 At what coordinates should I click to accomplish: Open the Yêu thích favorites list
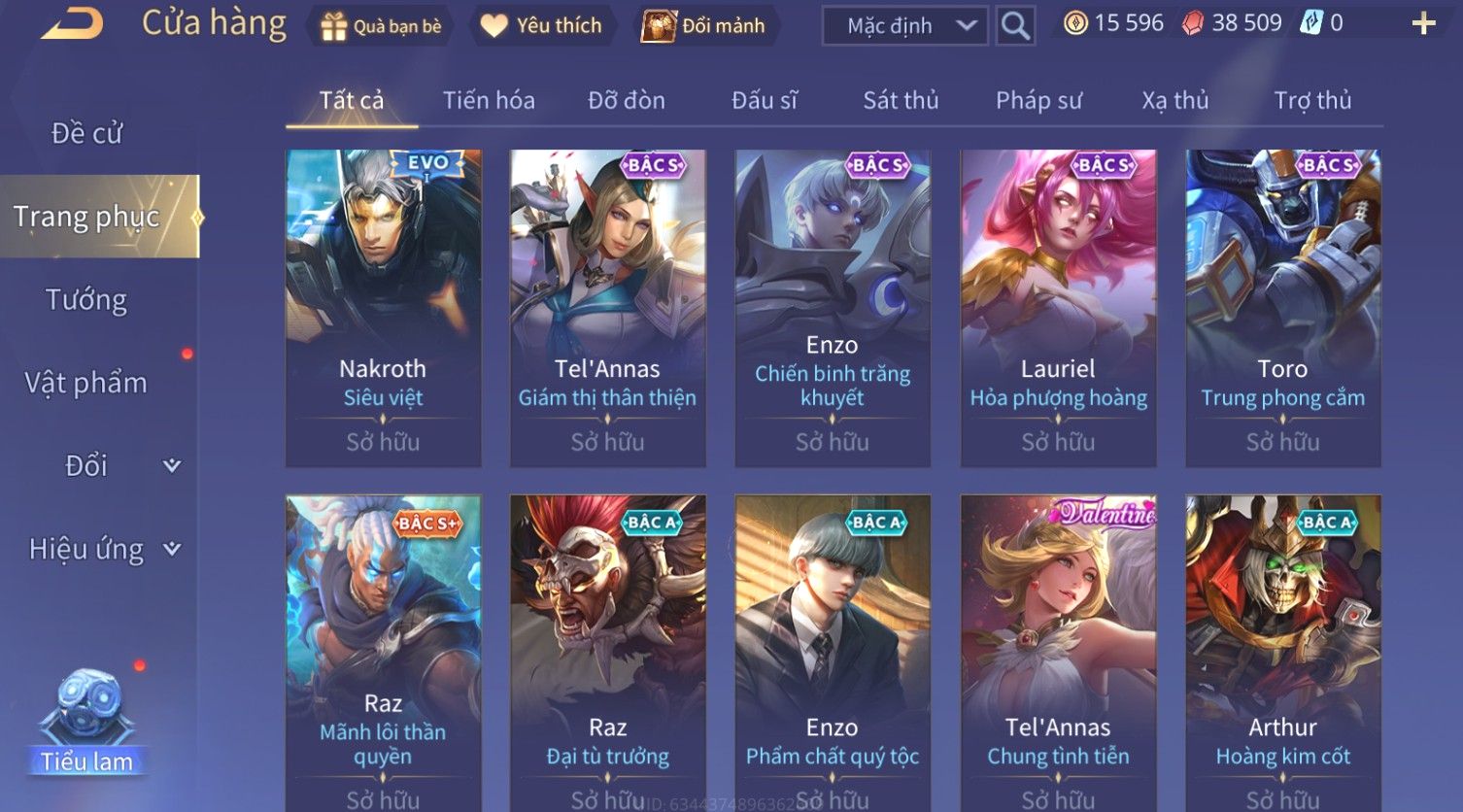(541, 26)
